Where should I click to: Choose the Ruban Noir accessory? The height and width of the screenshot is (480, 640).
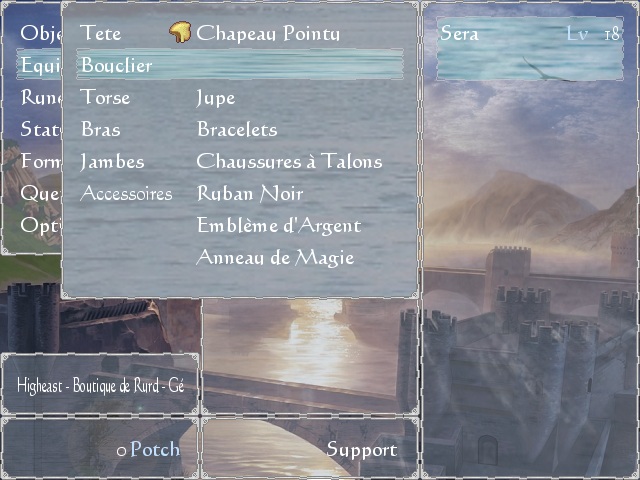coord(249,194)
